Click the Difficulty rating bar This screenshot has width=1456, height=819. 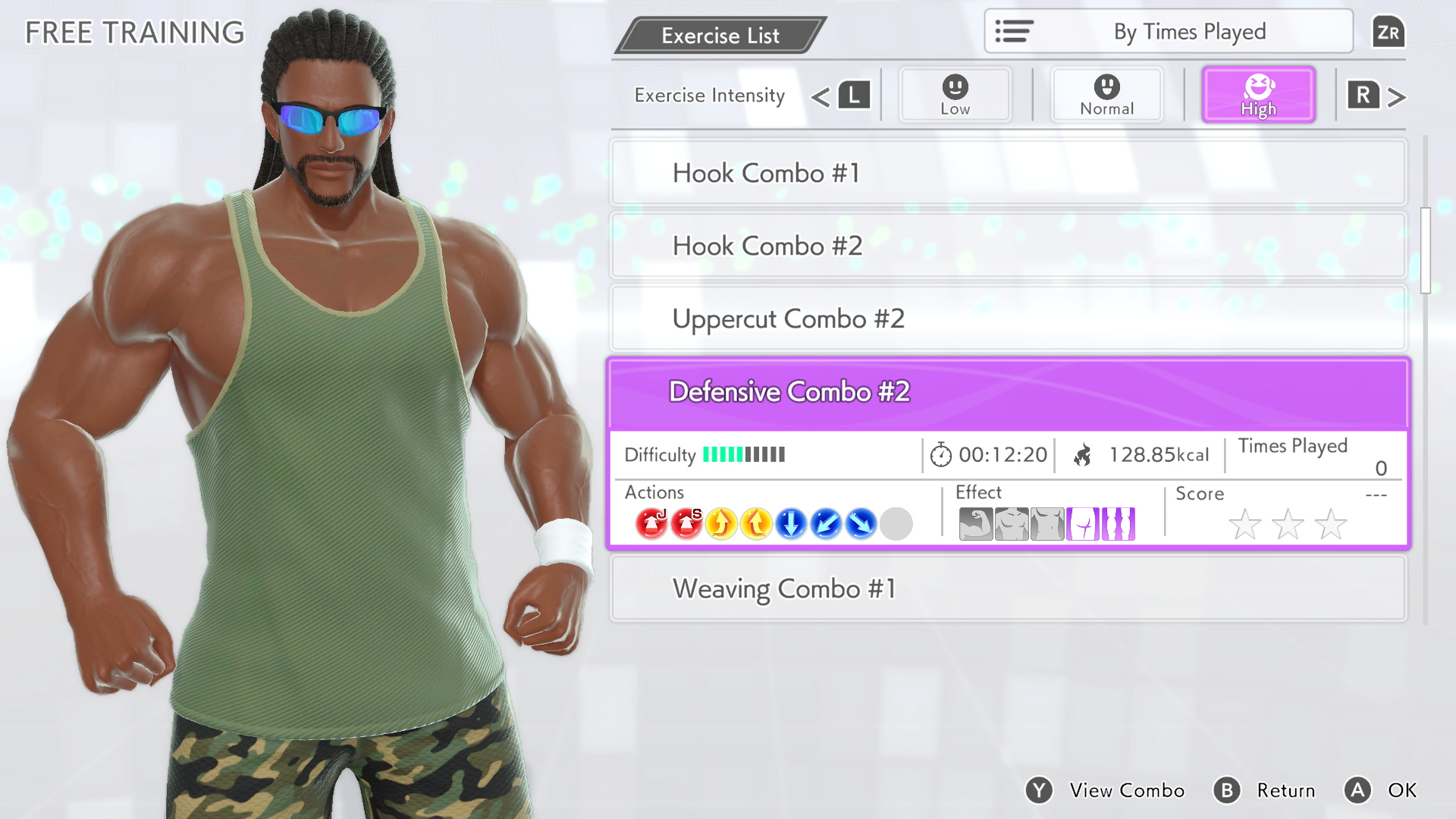pos(743,455)
